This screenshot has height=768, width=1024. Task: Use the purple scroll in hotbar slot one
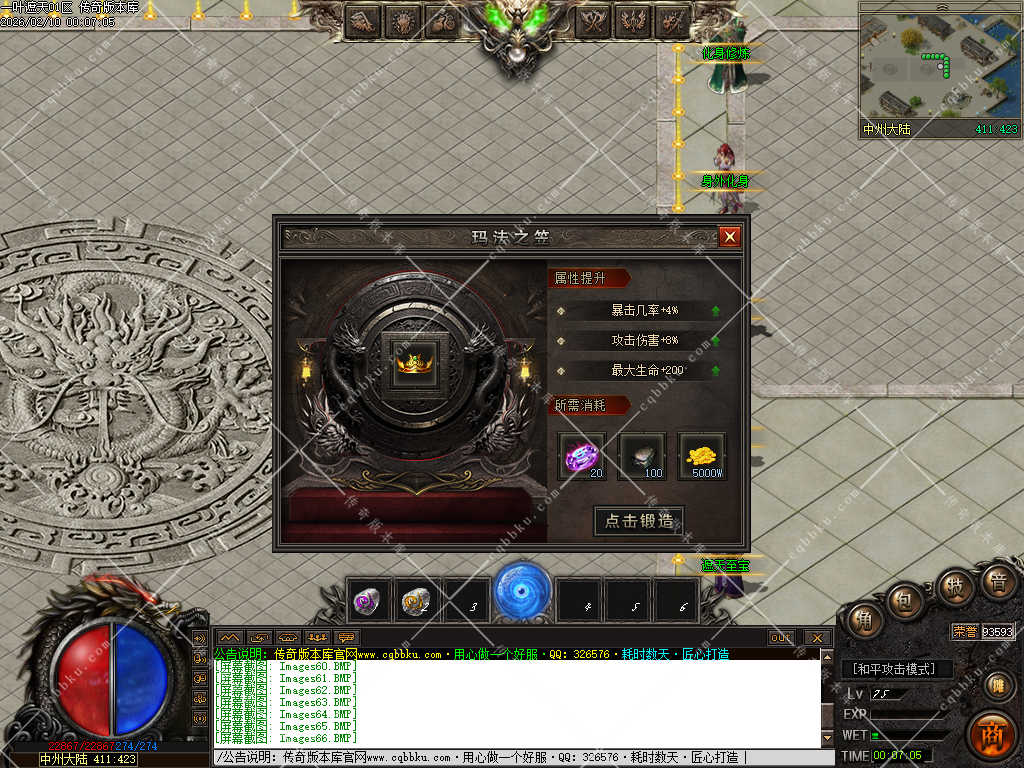368,600
